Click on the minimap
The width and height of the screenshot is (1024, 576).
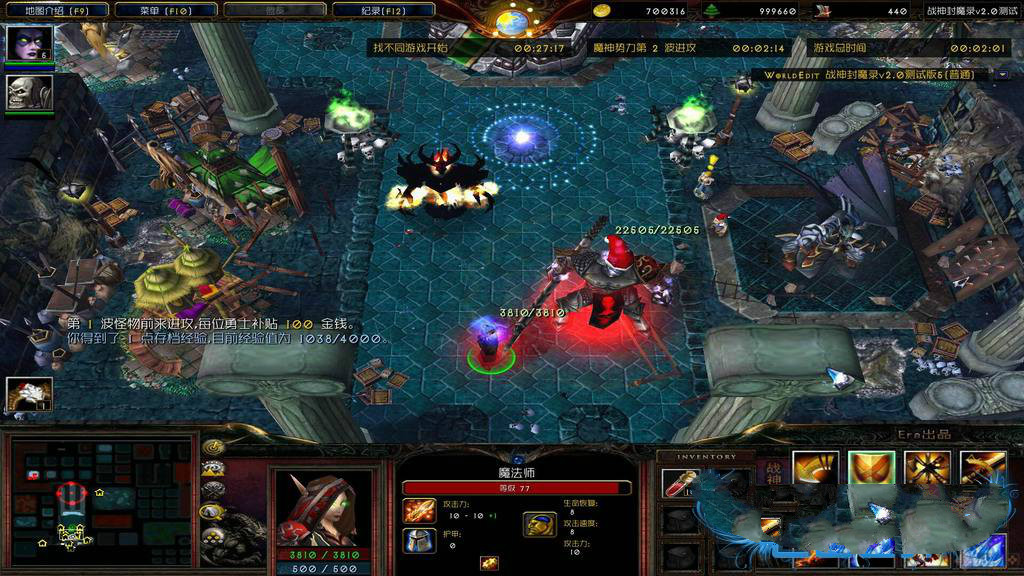(x=98, y=499)
